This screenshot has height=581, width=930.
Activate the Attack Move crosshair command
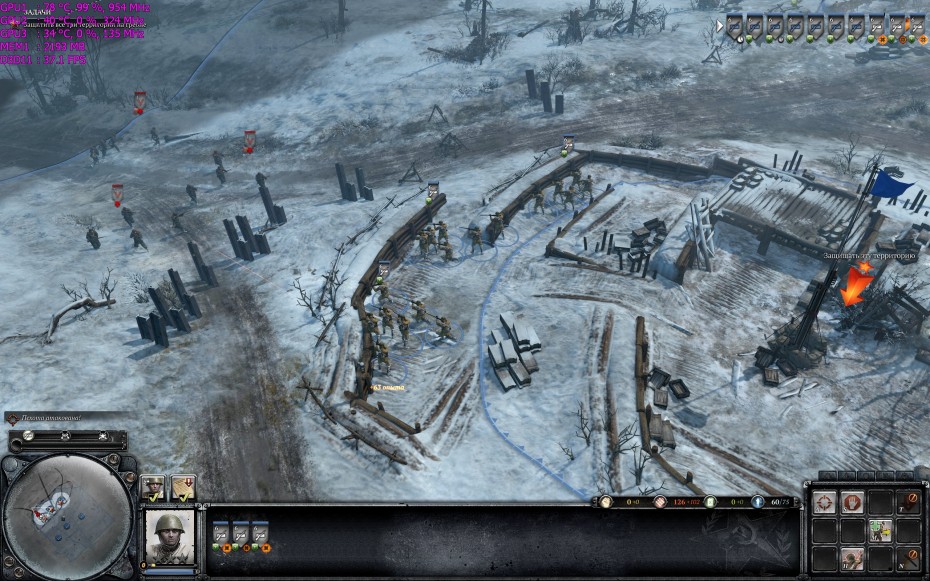coord(824,503)
